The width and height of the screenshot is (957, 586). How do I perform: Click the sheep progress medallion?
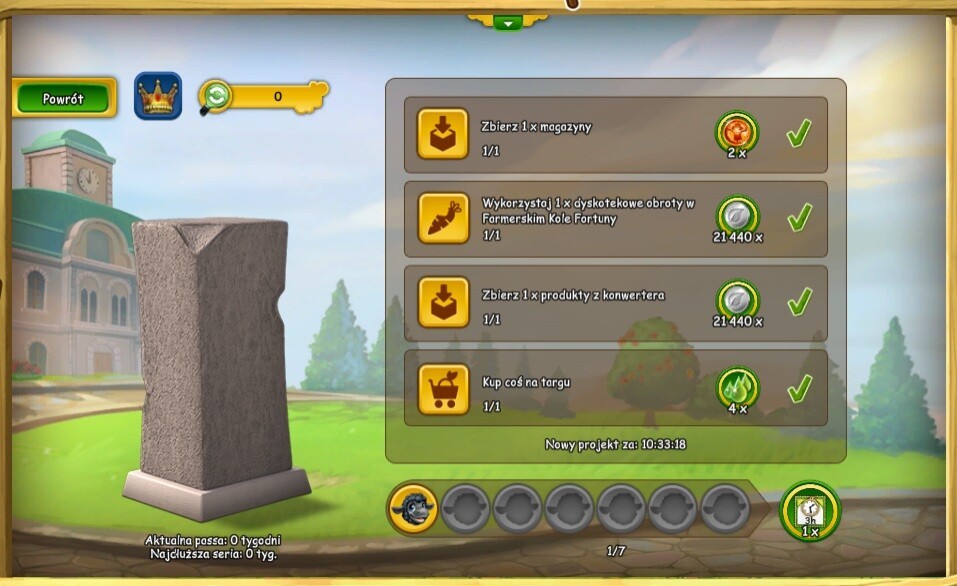[x=413, y=508]
